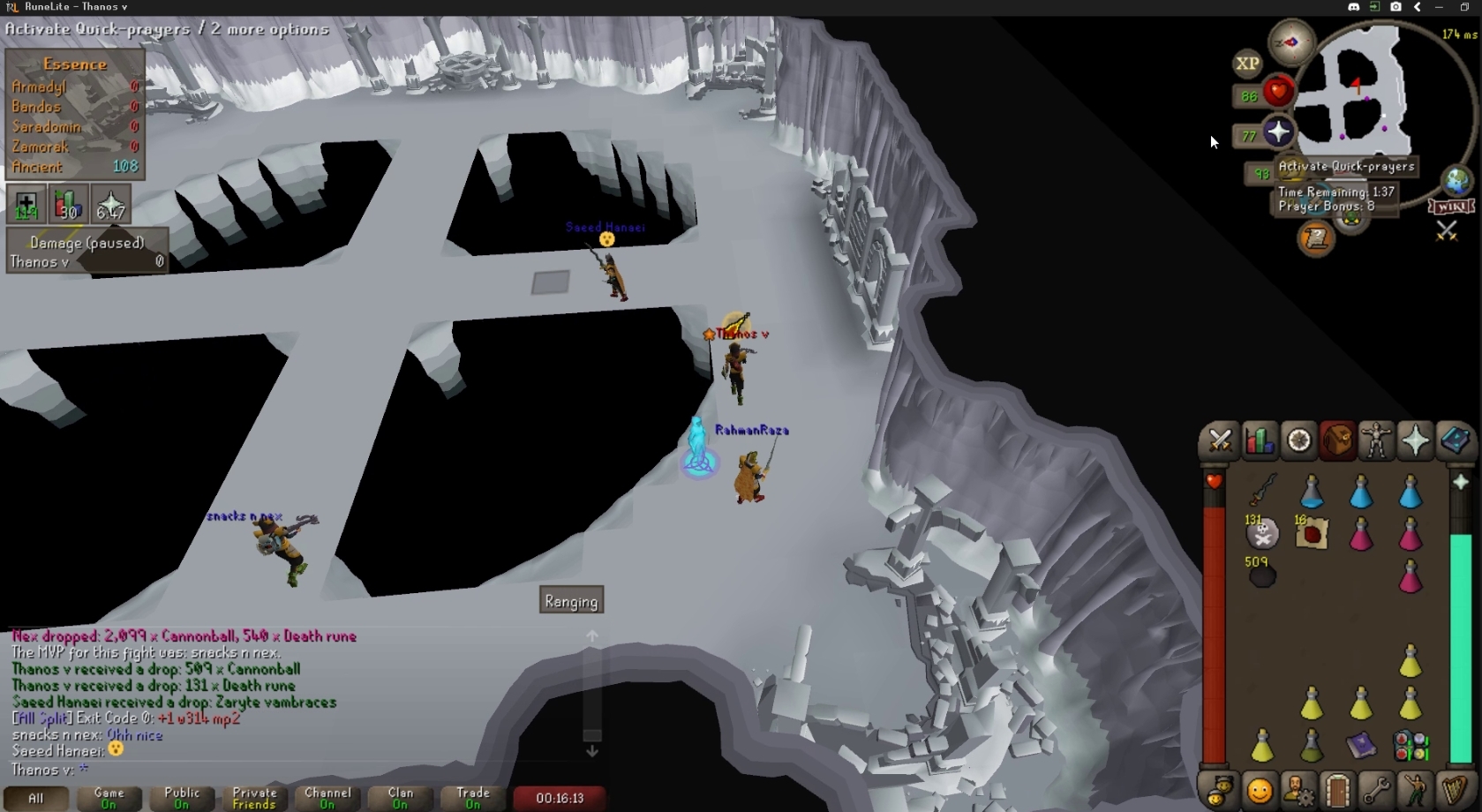Open the world map globe
The image size is (1482, 812).
coord(1456,180)
